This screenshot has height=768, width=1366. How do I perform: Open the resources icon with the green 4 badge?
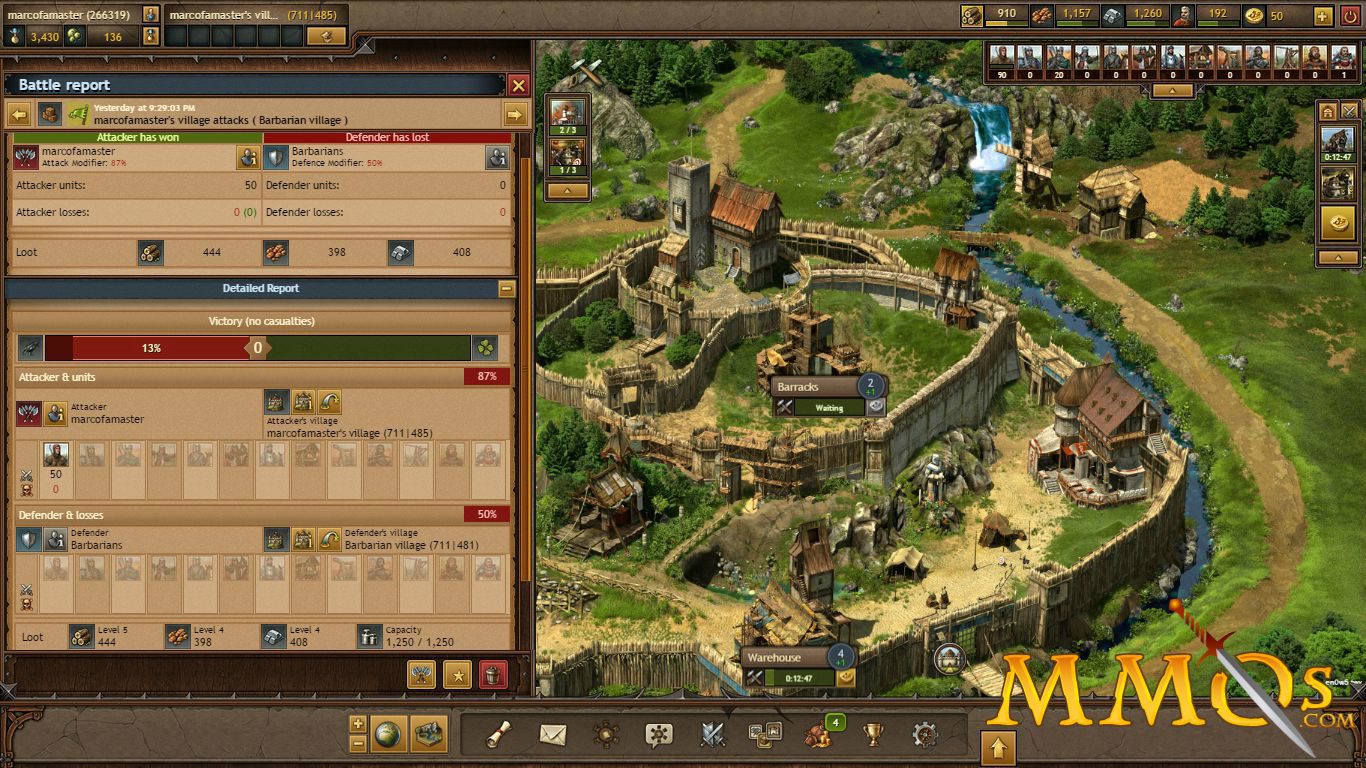pyautogui.click(x=818, y=737)
